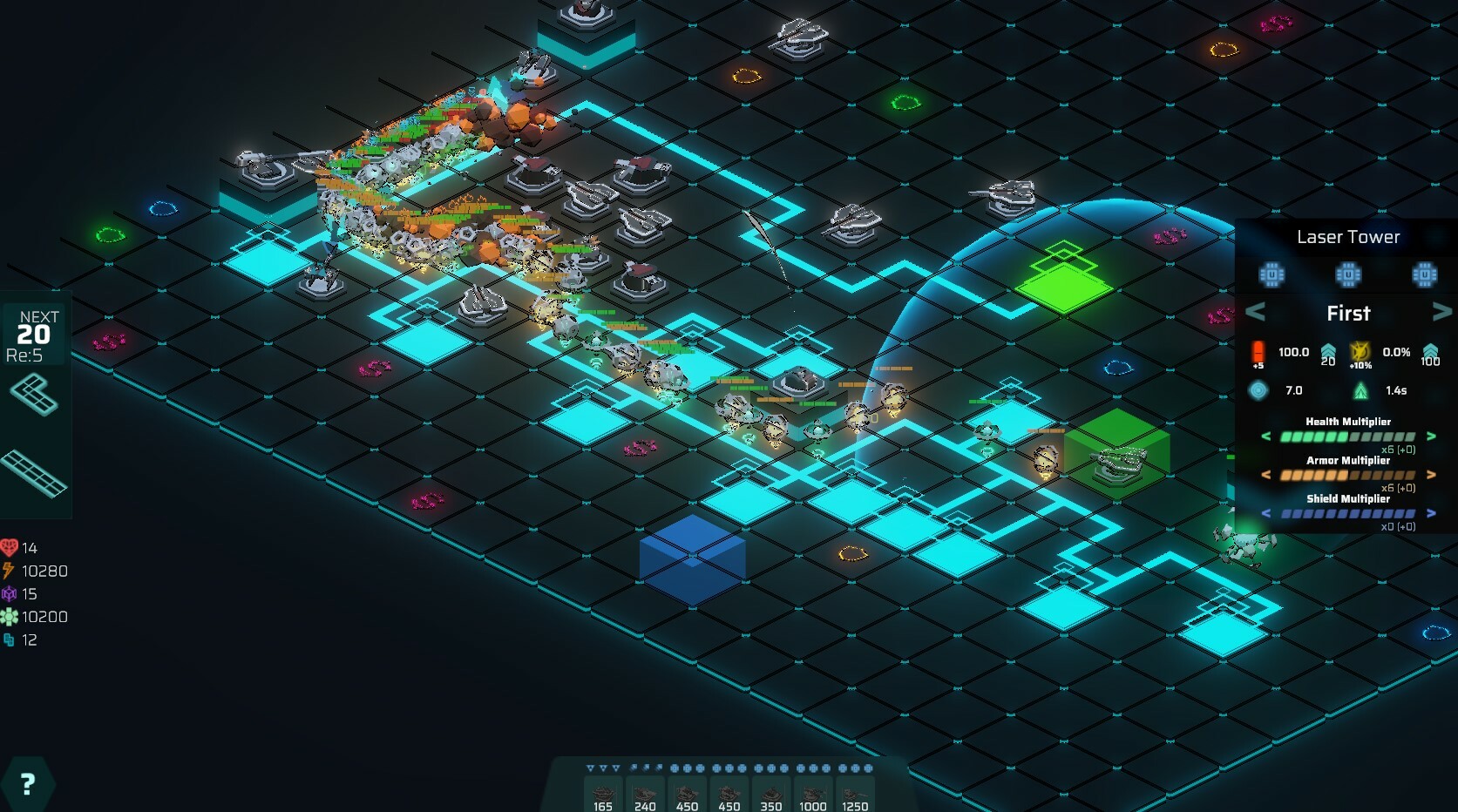Open the help menu via the question mark
Image resolution: width=1458 pixels, height=812 pixels.
point(30,783)
